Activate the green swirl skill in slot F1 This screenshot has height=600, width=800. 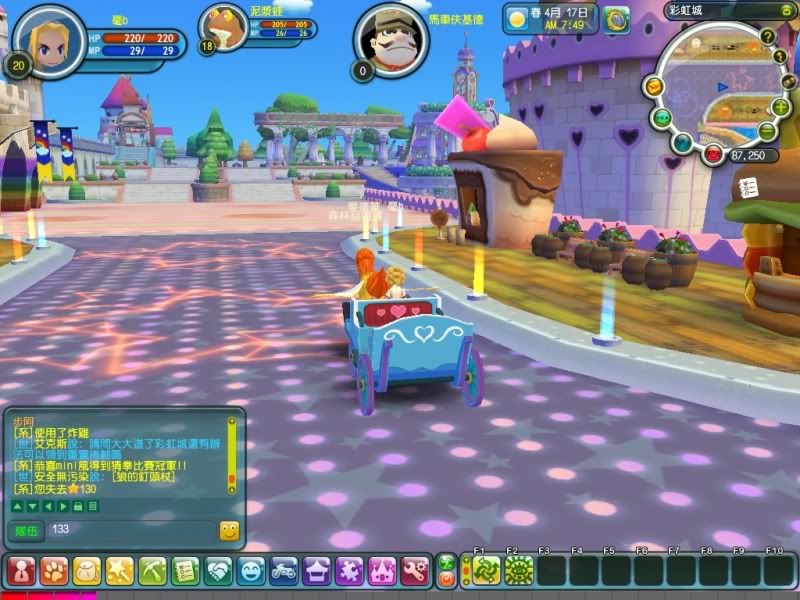click(486, 570)
